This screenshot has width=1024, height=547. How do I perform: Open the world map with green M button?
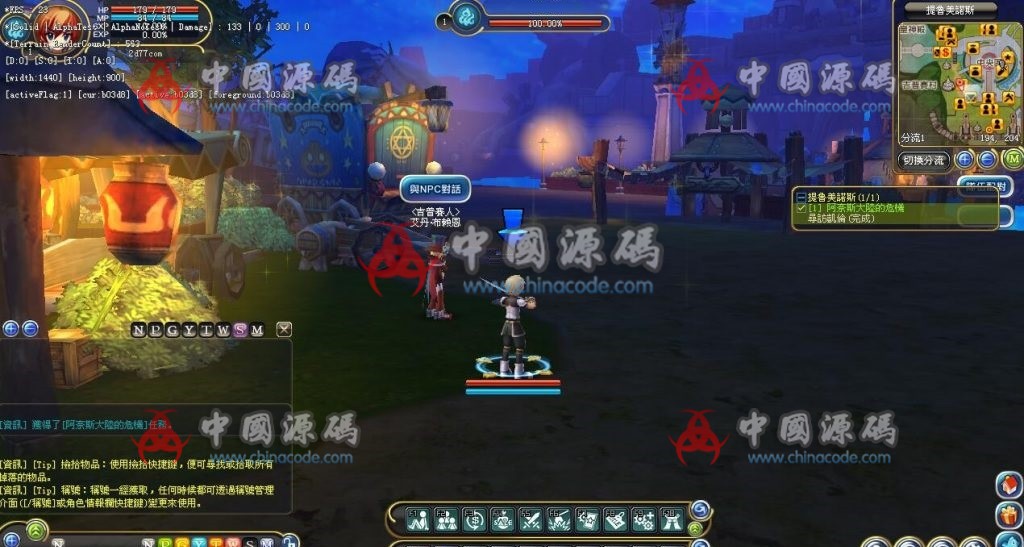click(1011, 159)
